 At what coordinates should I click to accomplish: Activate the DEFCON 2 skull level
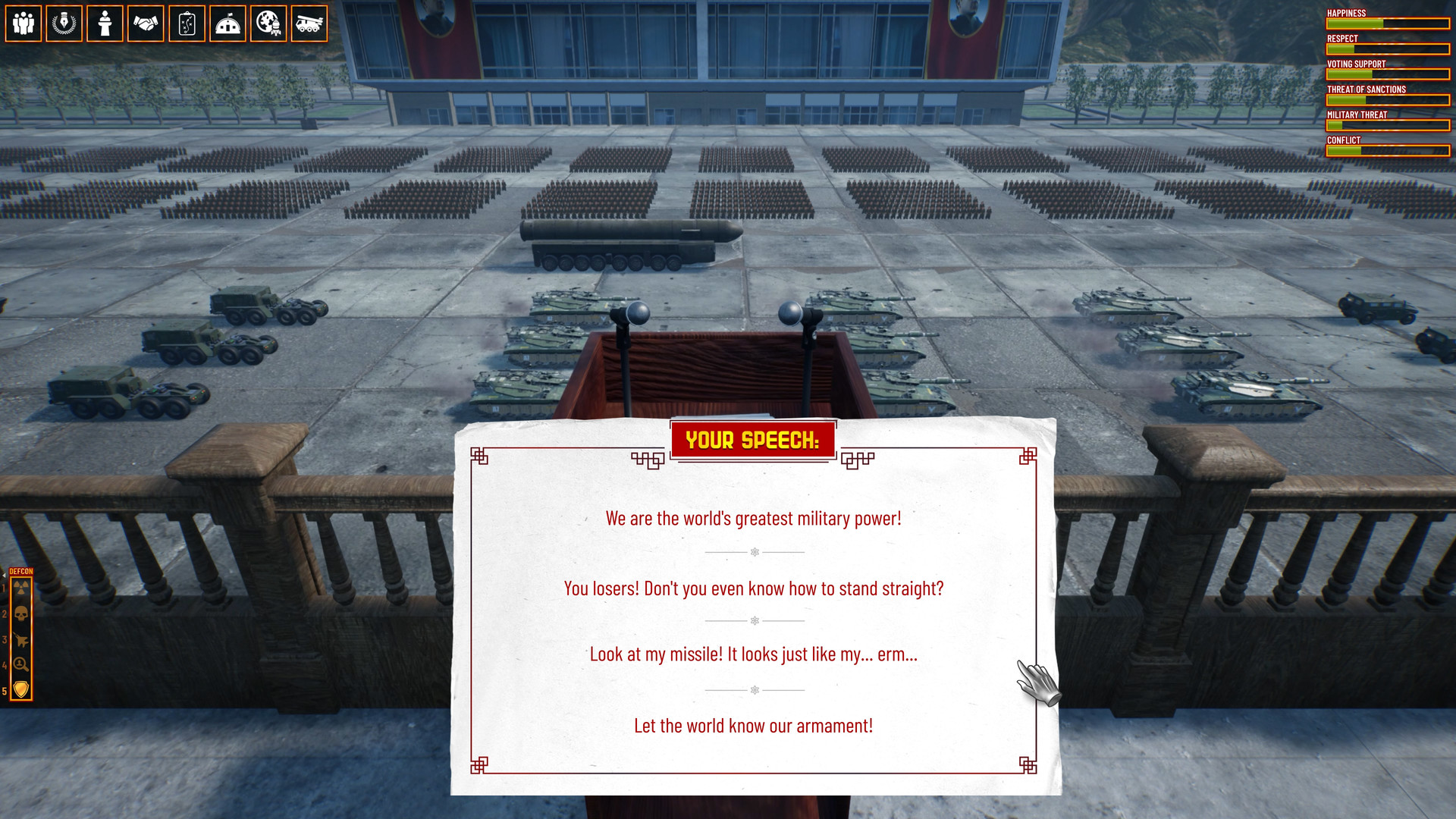tap(21, 613)
